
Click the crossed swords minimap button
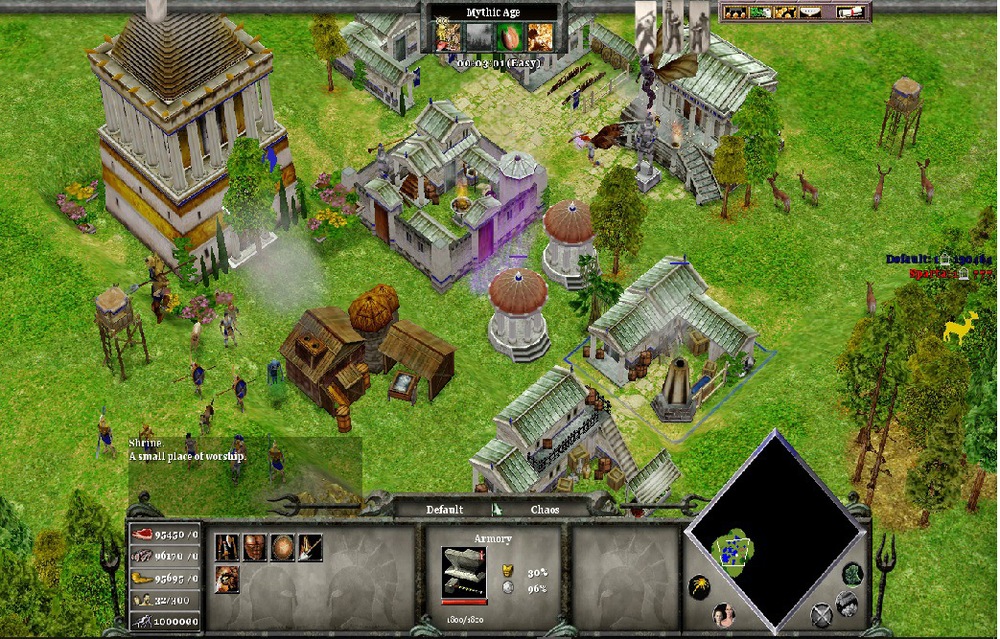822,616
